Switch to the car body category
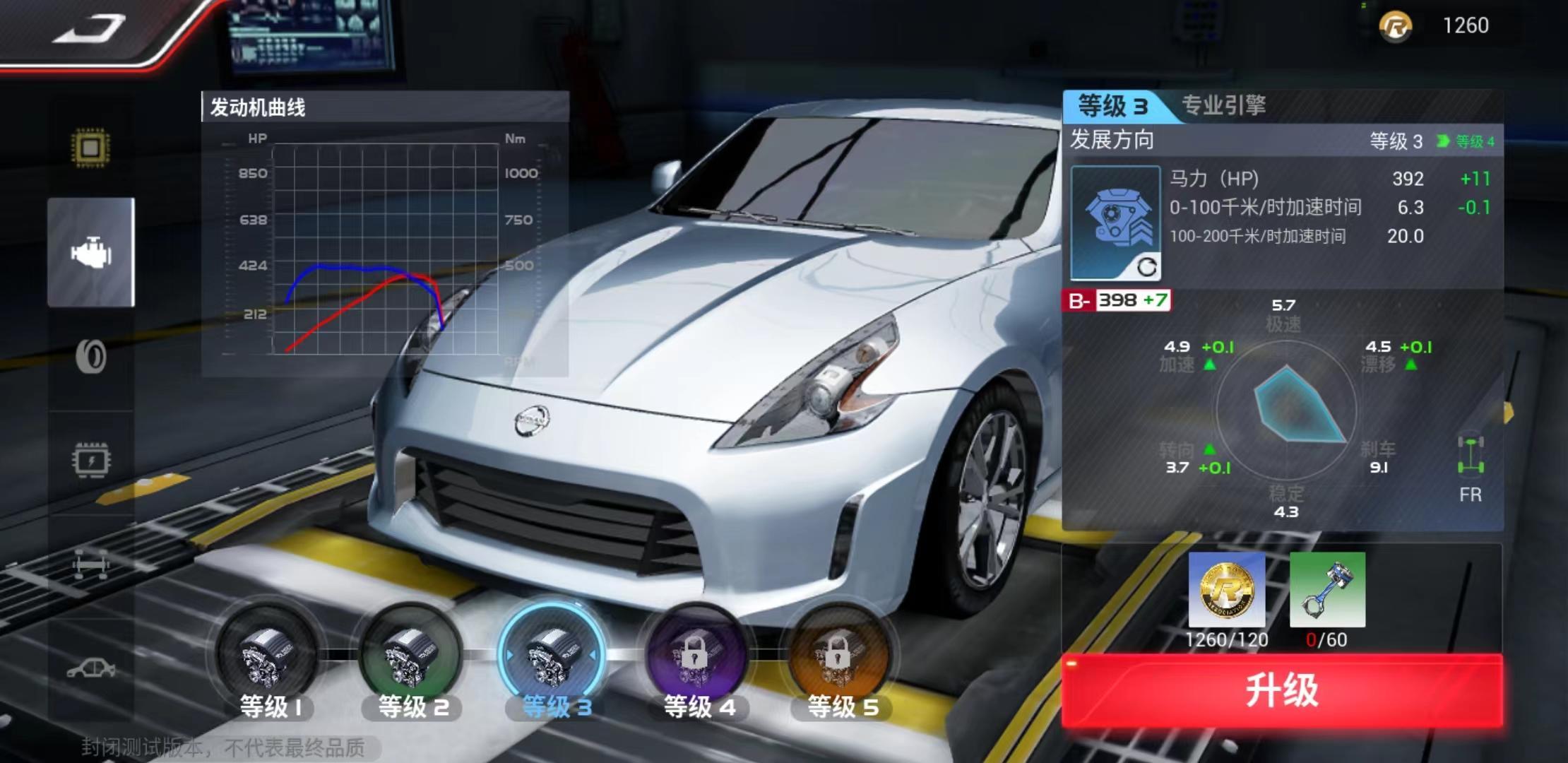Viewport: 1568px width, 763px height. coord(91,668)
